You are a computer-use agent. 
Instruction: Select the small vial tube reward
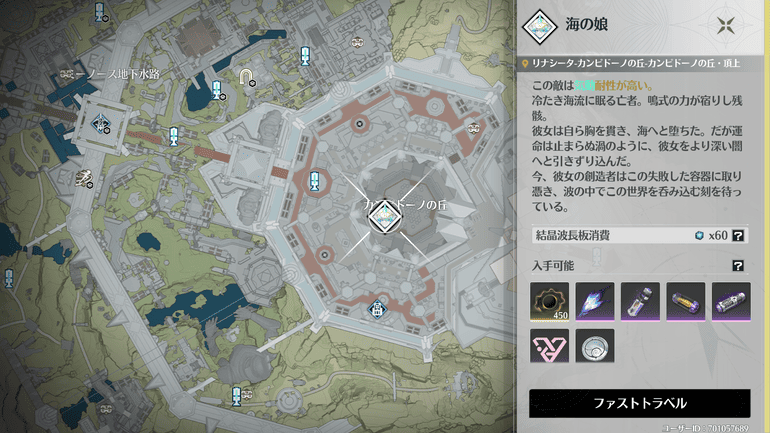640,301
